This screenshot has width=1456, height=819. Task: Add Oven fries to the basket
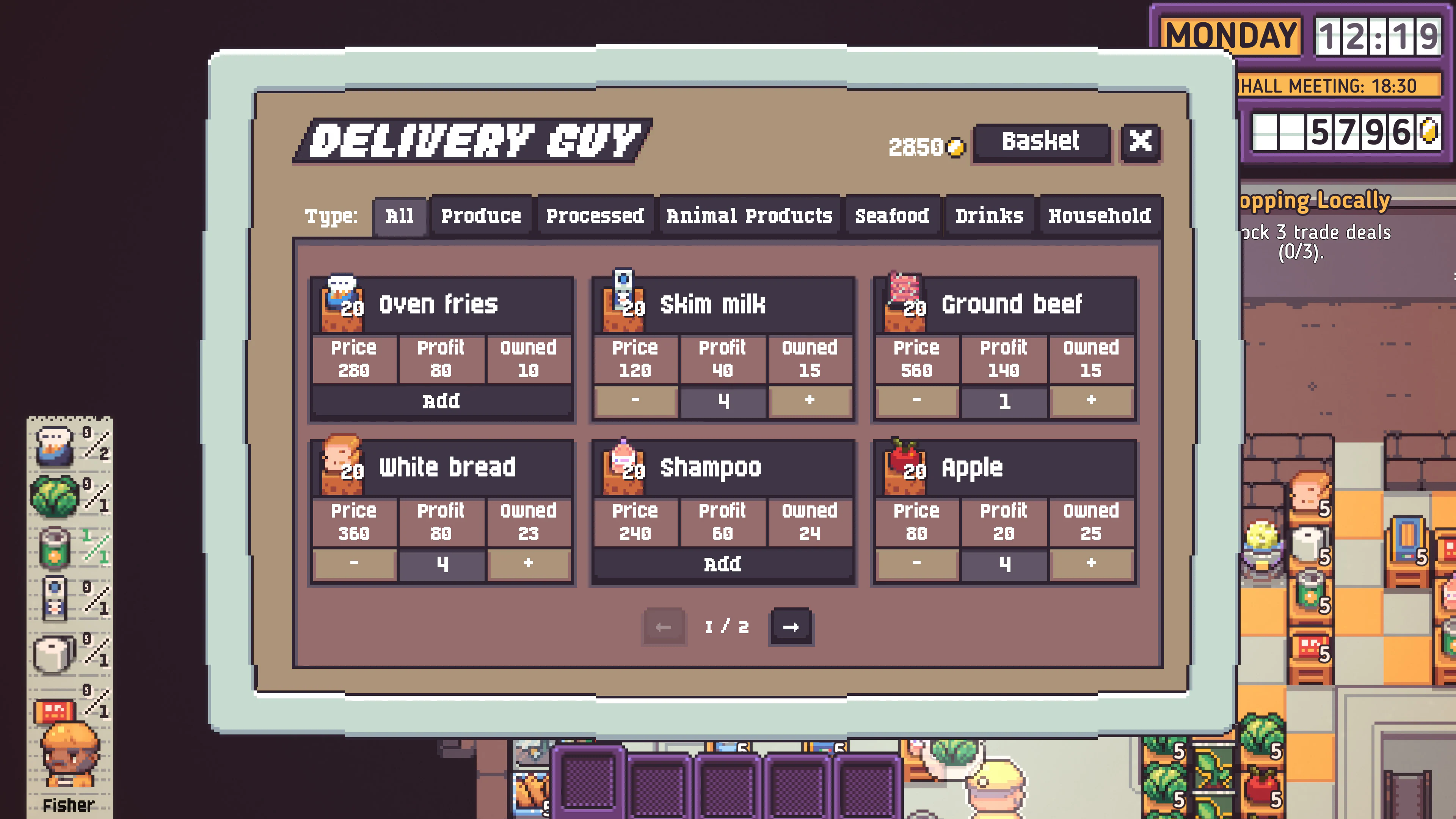442,401
